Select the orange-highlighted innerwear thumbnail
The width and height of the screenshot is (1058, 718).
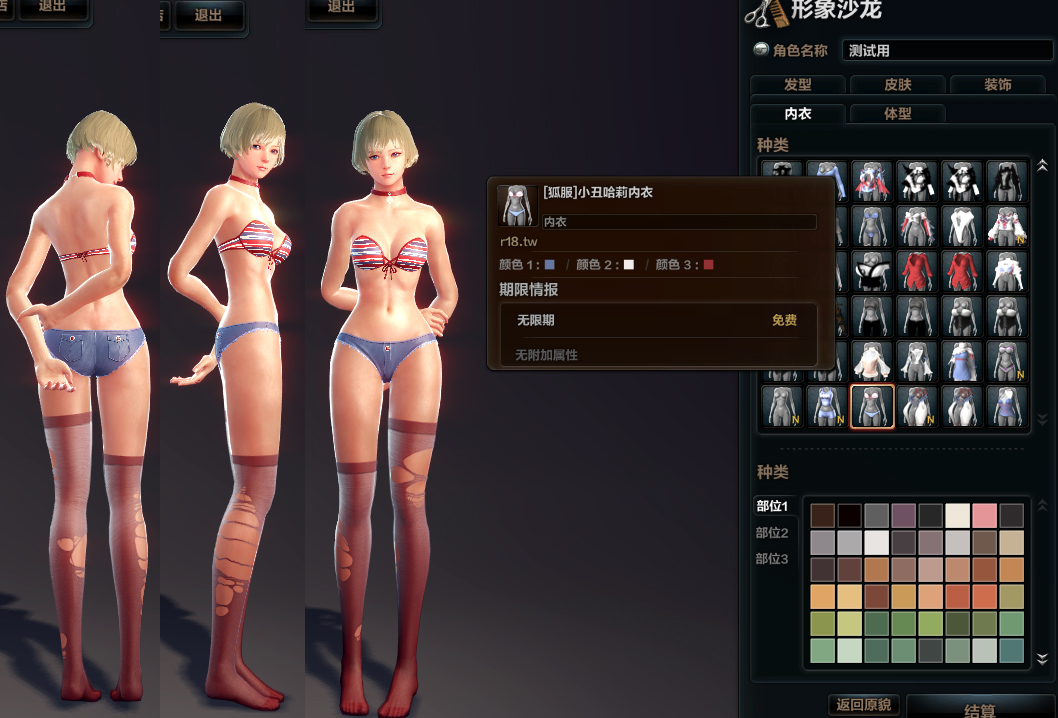pyautogui.click(x=872, y=406)
